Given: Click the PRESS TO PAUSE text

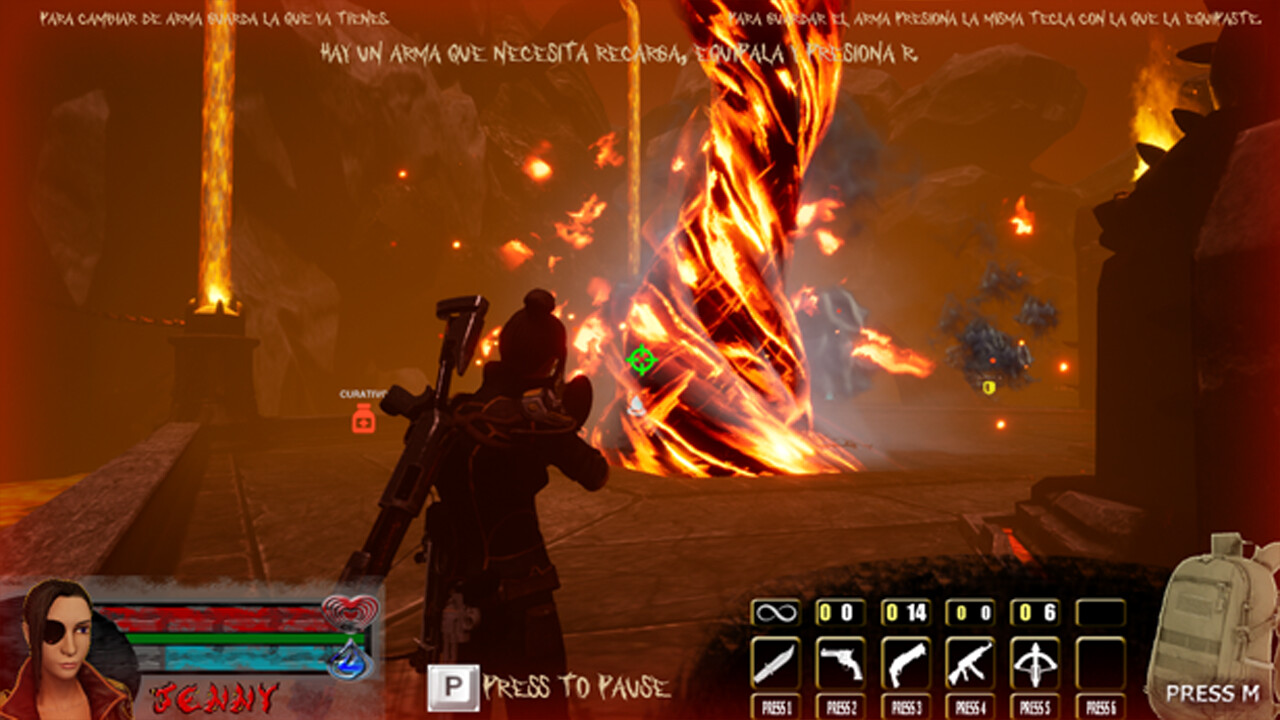Looking at the screenshot, I should [x=575, y=686].
